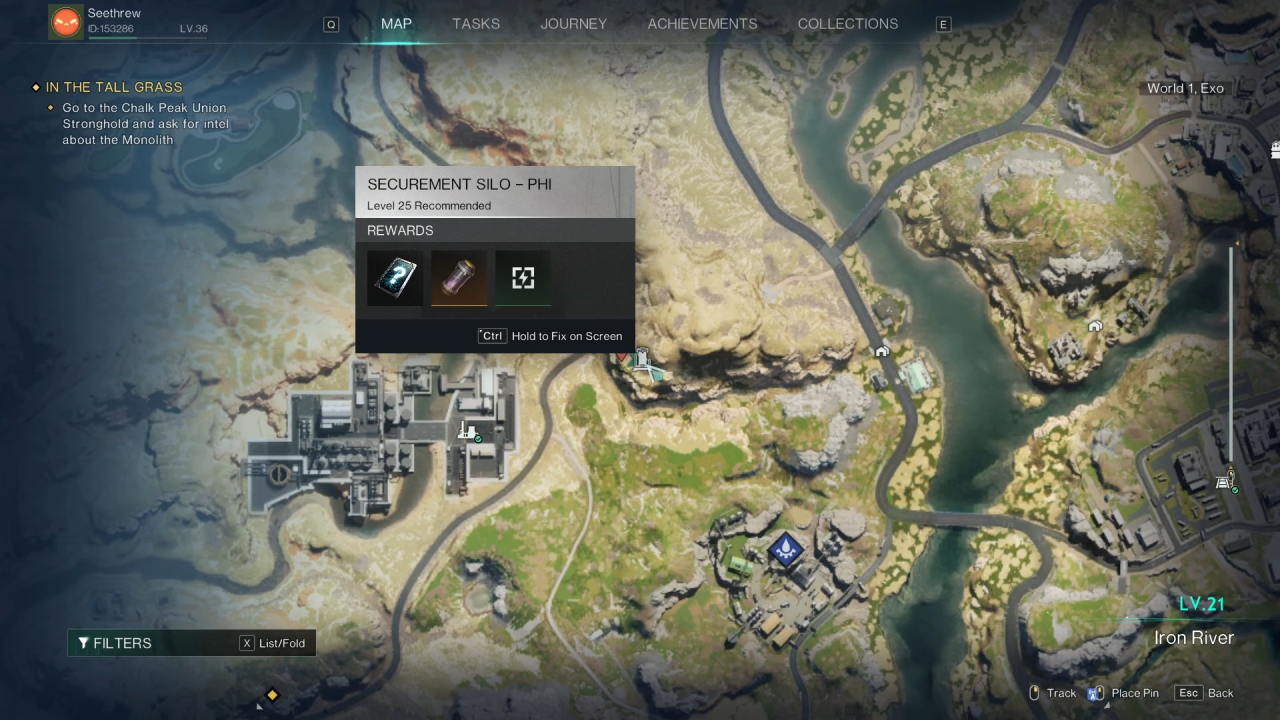Show the Collections tab
Viewport: 1280px width, 720px height.
[x=847, y=24]
